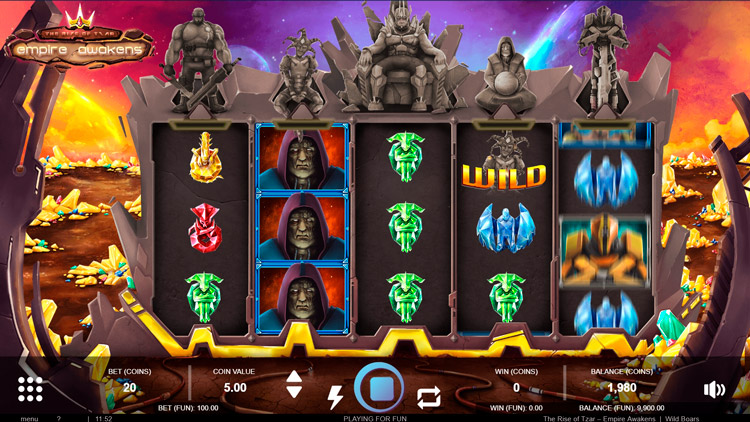Stop the spin with the round center button

[379, 388]
